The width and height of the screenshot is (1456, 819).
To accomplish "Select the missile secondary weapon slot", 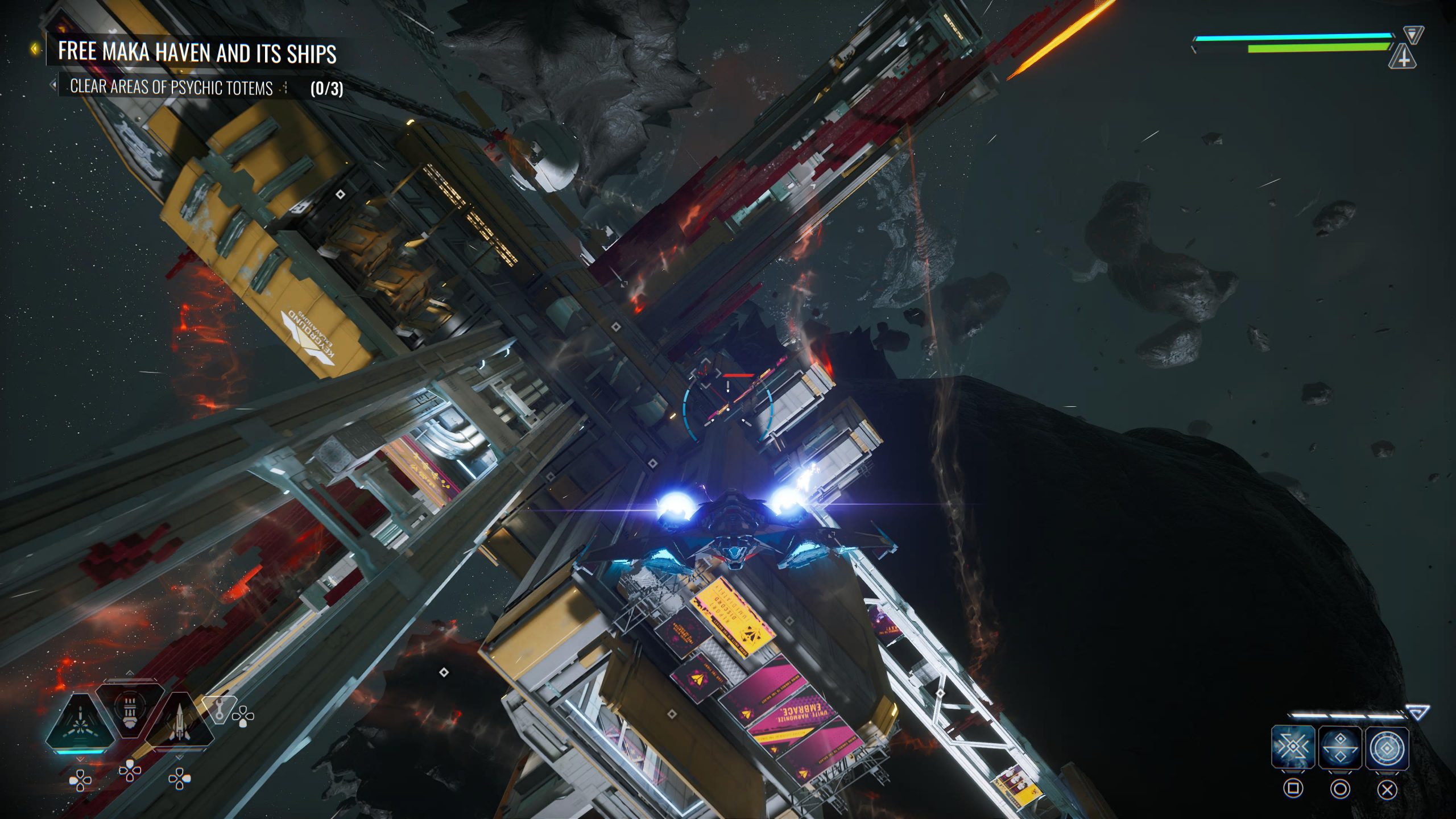I will point(180,723).
